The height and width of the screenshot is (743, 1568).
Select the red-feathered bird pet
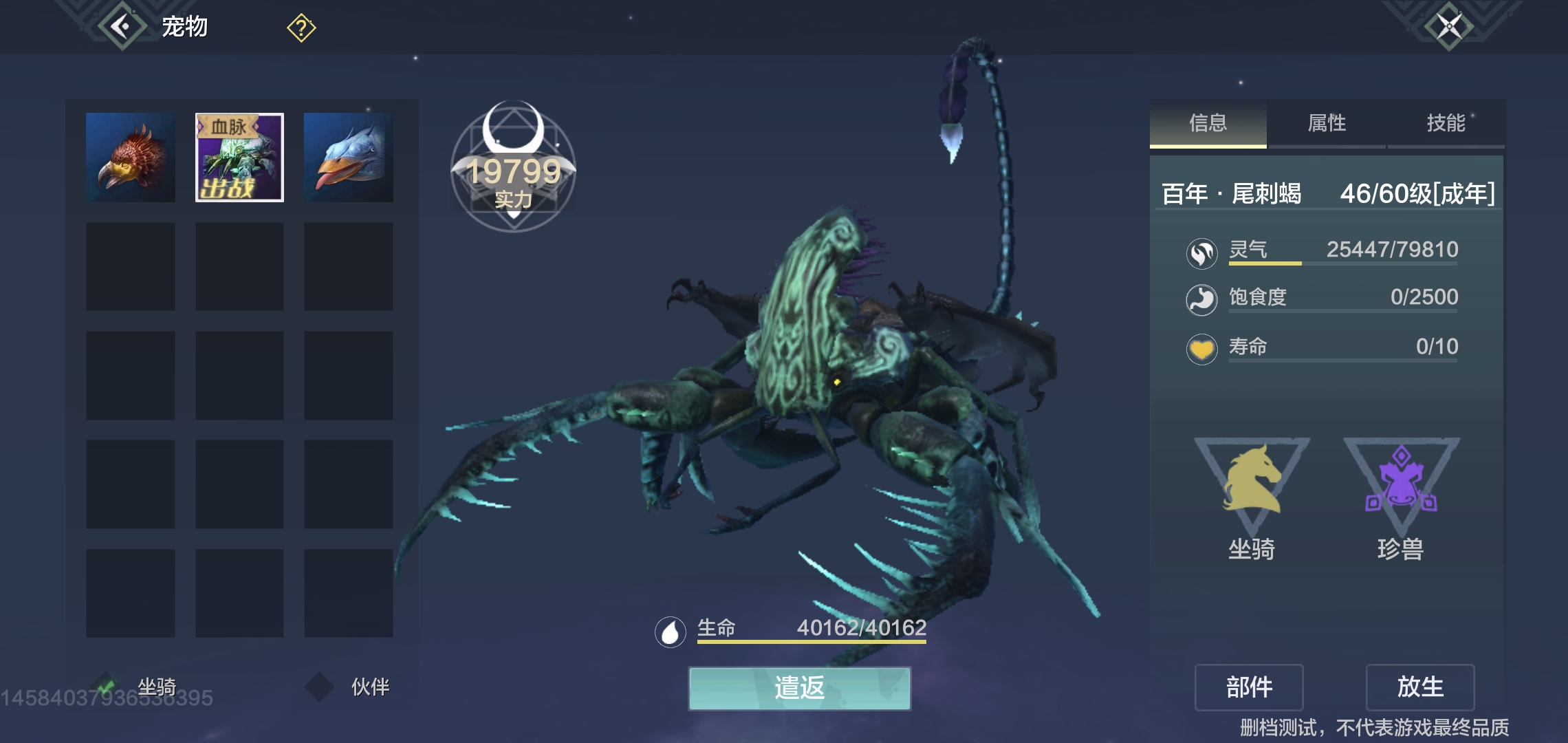point(131,158)
